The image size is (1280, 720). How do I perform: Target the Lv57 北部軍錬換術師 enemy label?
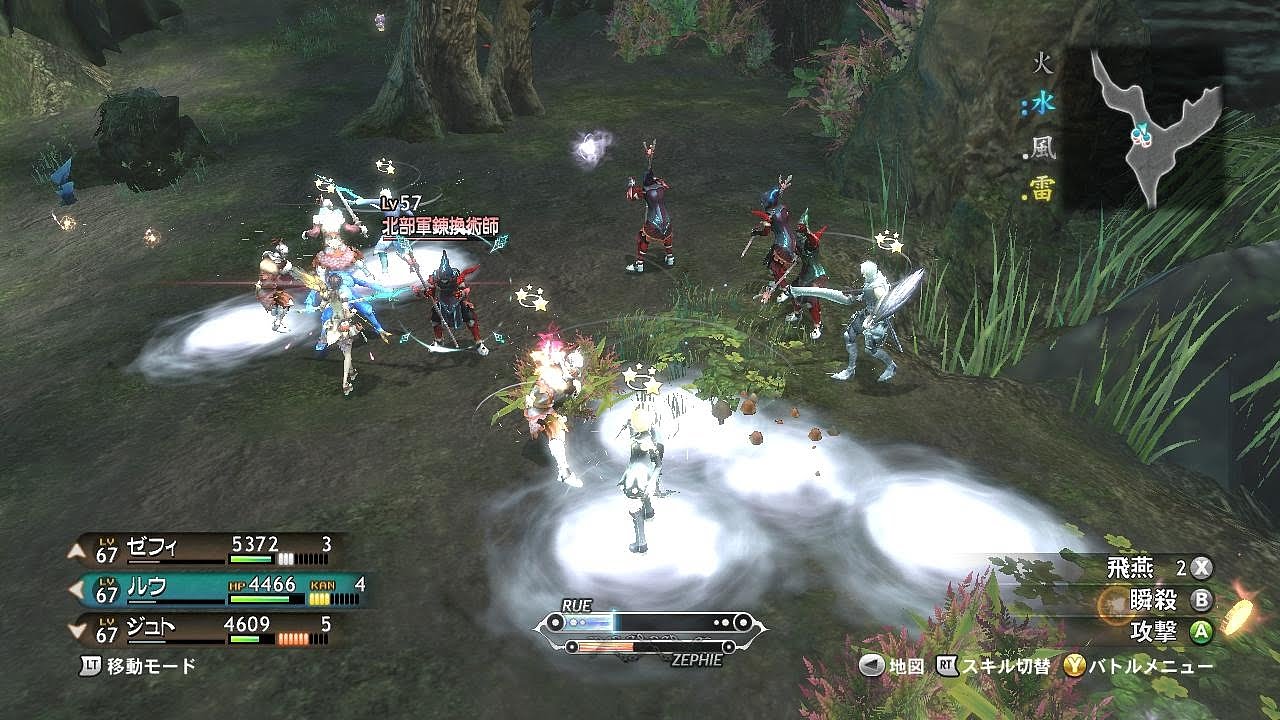pos(438,227)
